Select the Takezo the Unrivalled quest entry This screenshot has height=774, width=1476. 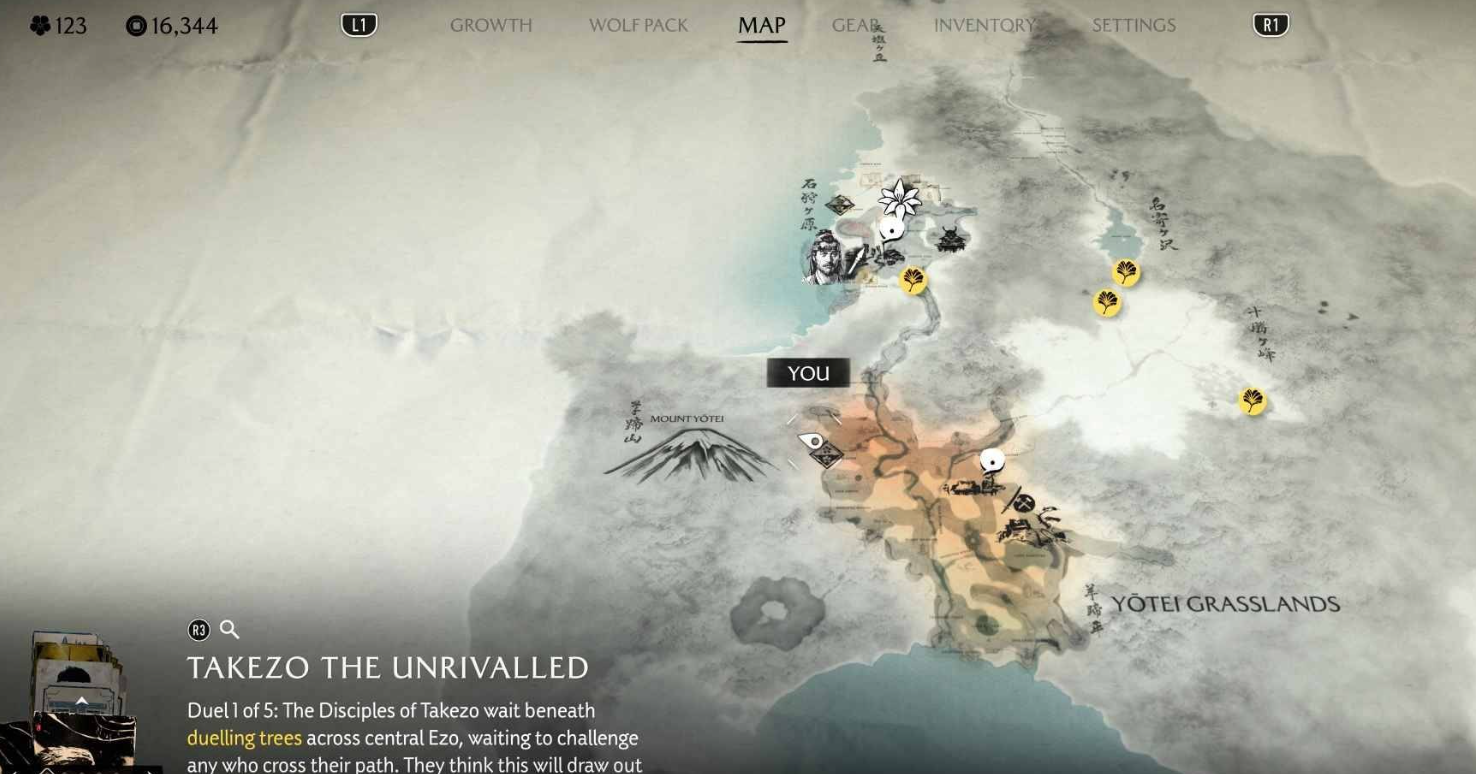388,668
